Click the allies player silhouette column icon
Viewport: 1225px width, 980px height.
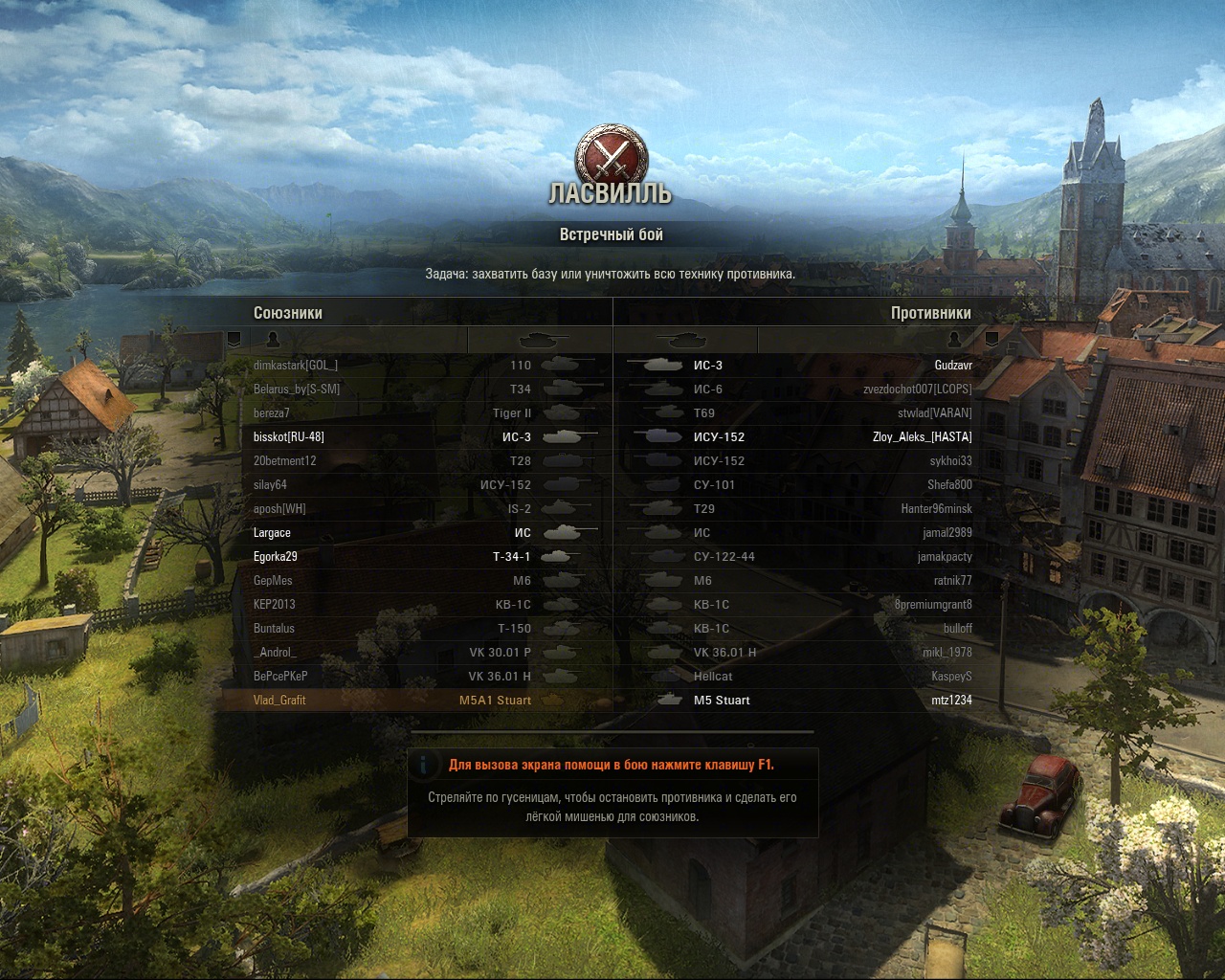pyautogui.click(x=272, y=339)
